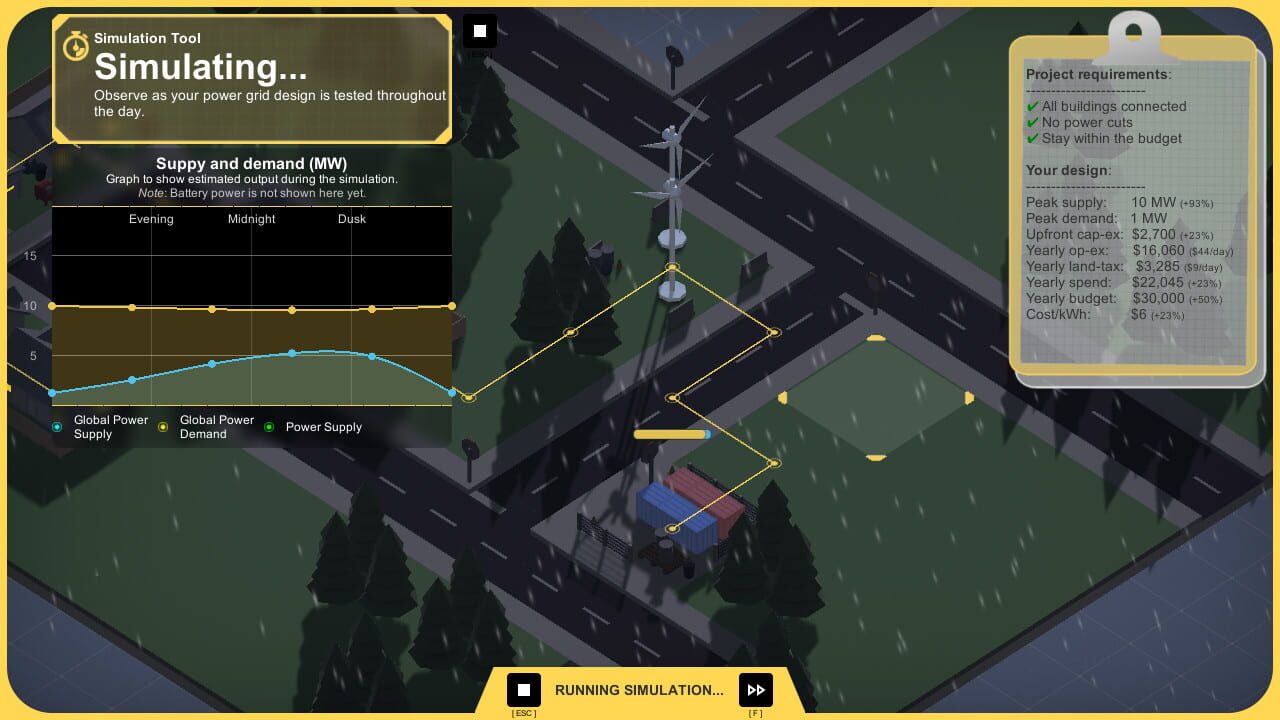Click the clipboard clip on requirements panel
The width and height of the screenshot is (1280, 720).
tap(1133, 30)
